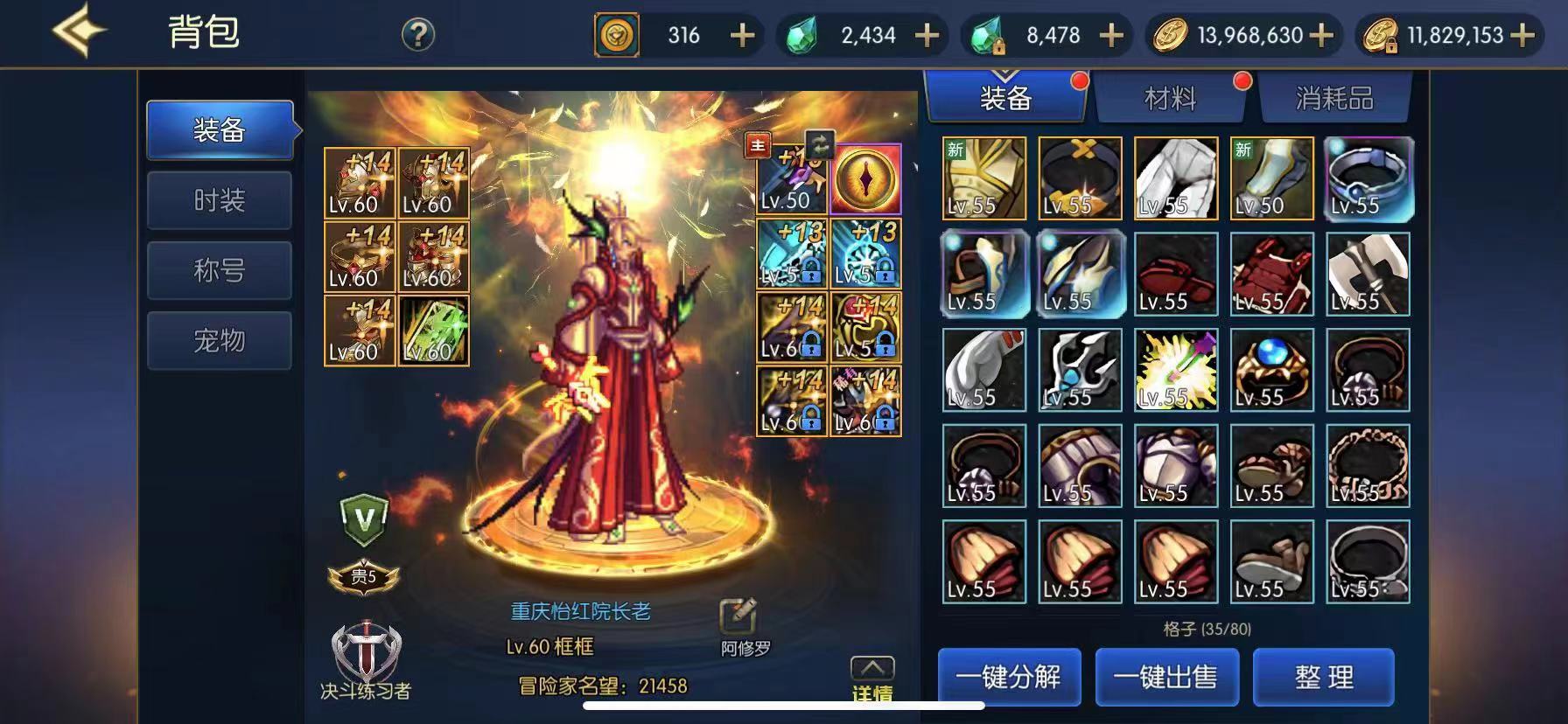Screen dimensions: 1568x724
Task: Click the 整理 sort button
Action: [1323, 677]
